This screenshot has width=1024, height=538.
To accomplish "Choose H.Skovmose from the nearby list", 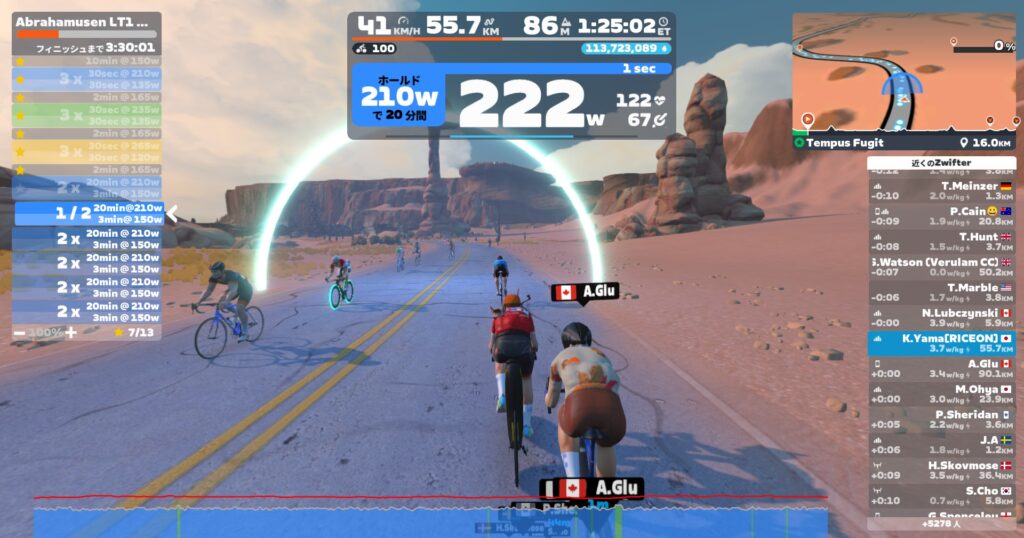I will [941, 471].
